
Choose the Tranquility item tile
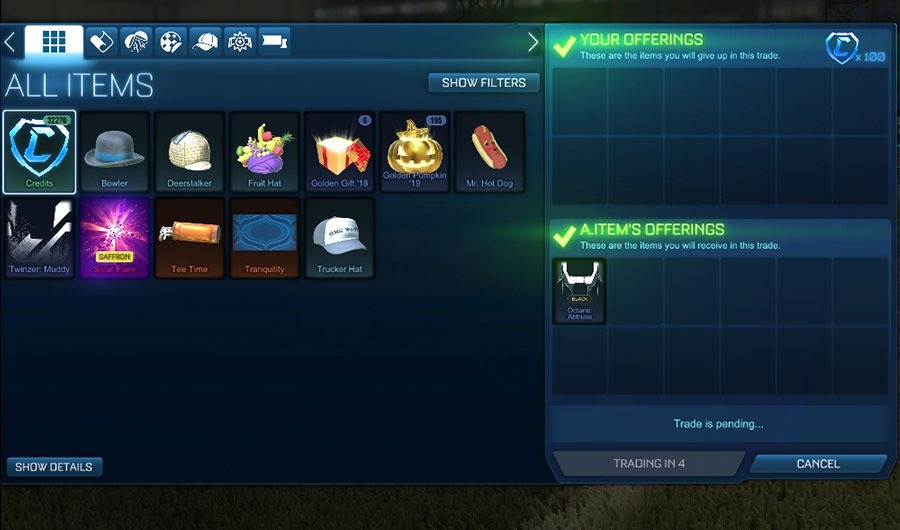pos(264,238)
